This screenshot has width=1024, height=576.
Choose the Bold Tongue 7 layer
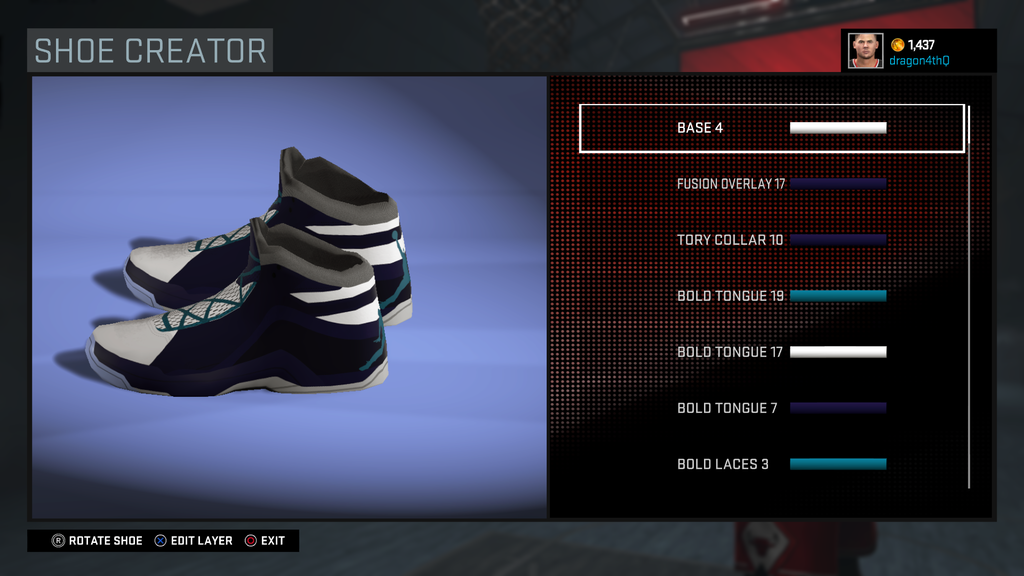click(x=771, y=408)
